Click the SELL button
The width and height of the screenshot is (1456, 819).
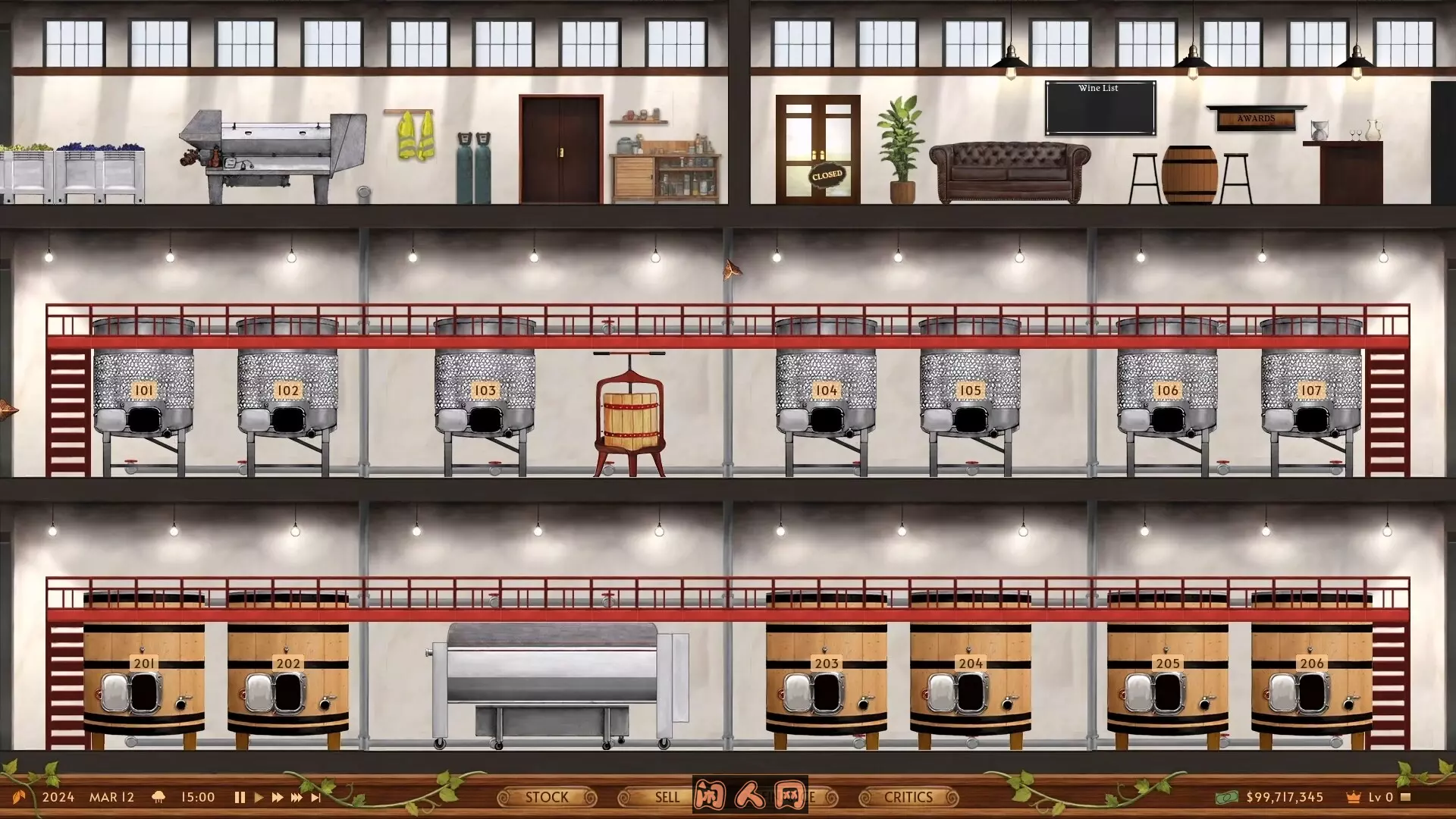pyautogui.click(x=665, y=797)
